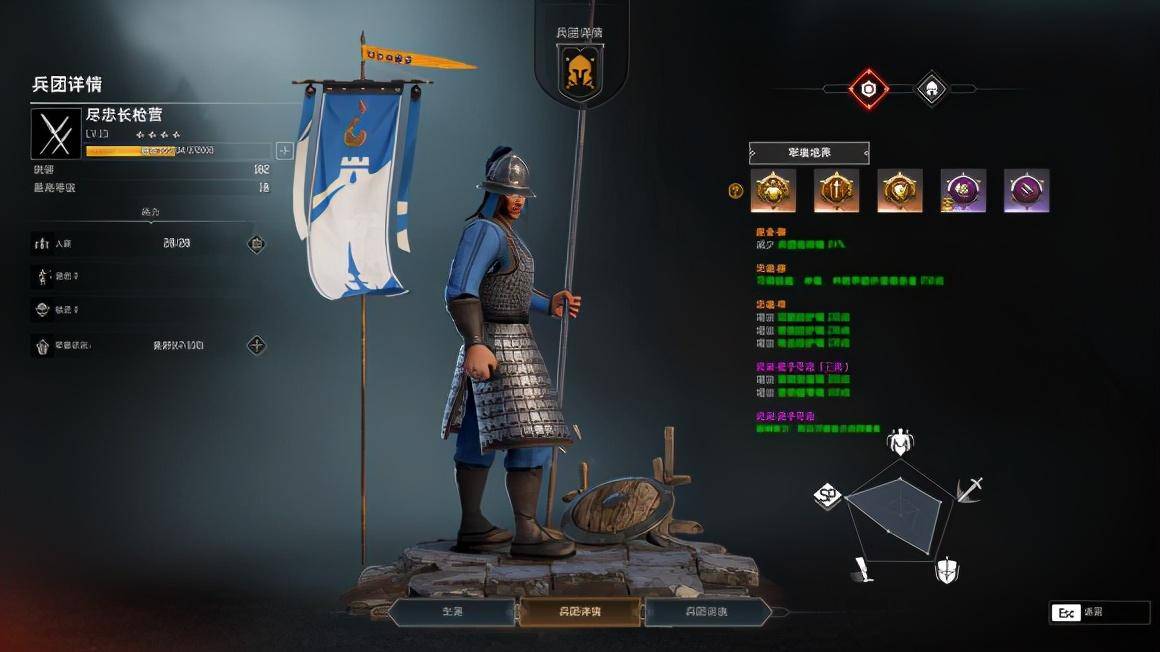Select the gold sword trait badge
Viewport: 1160px width, 652px height.
click(836, 190)
